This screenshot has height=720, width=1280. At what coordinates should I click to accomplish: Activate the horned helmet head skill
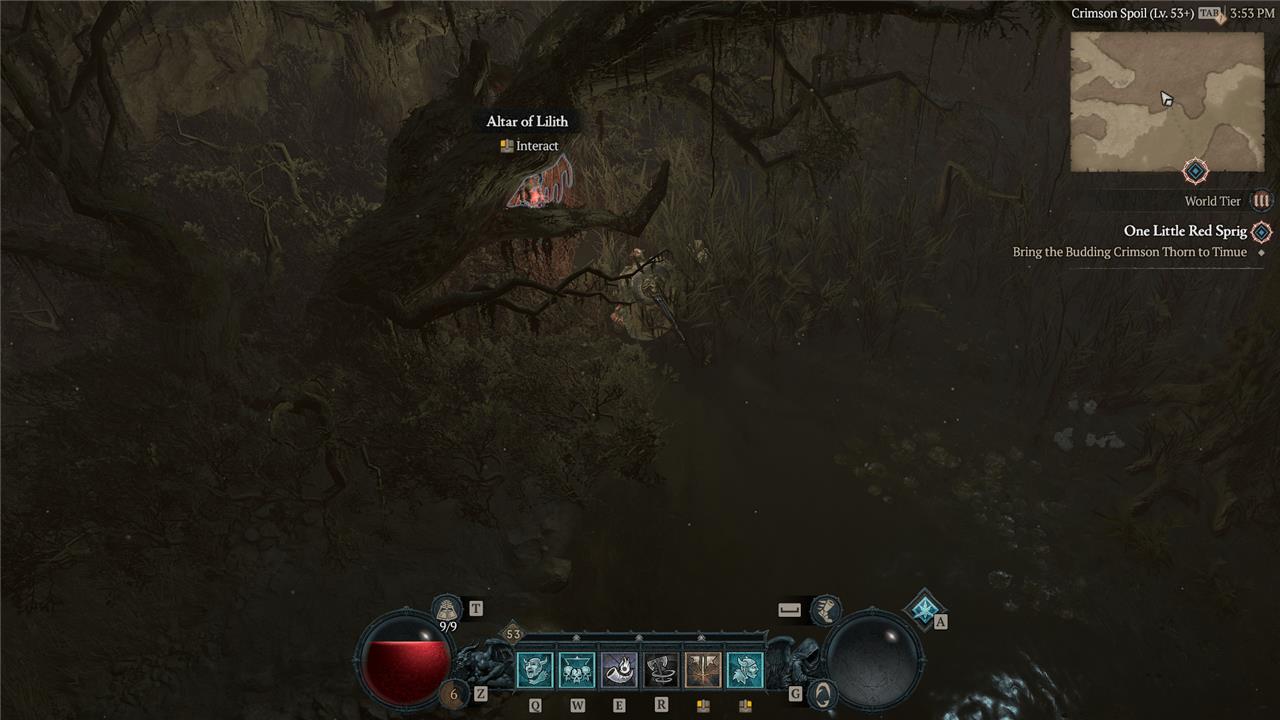point(745,670)
